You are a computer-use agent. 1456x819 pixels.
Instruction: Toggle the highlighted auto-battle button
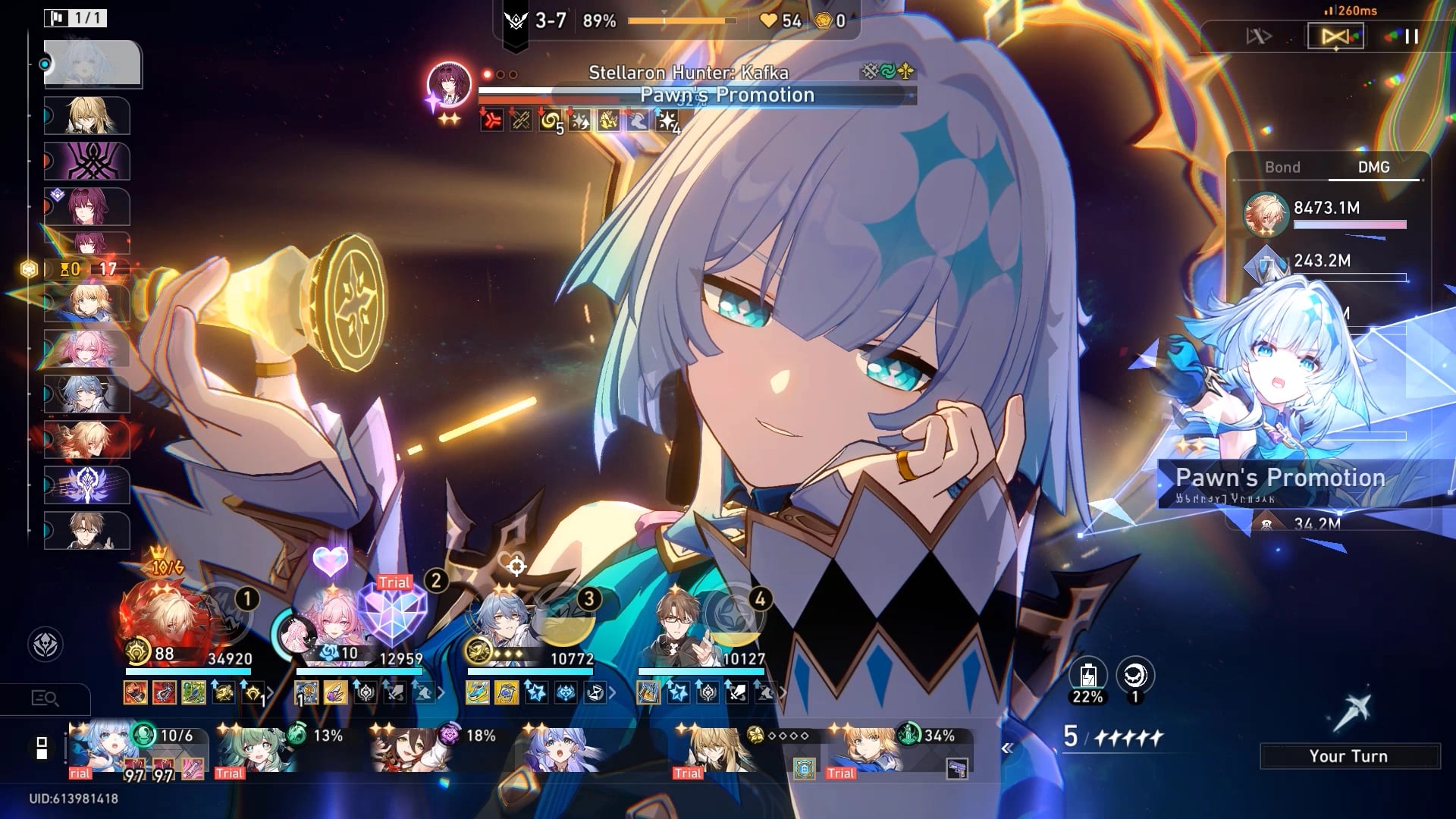tap(1335, 36)
